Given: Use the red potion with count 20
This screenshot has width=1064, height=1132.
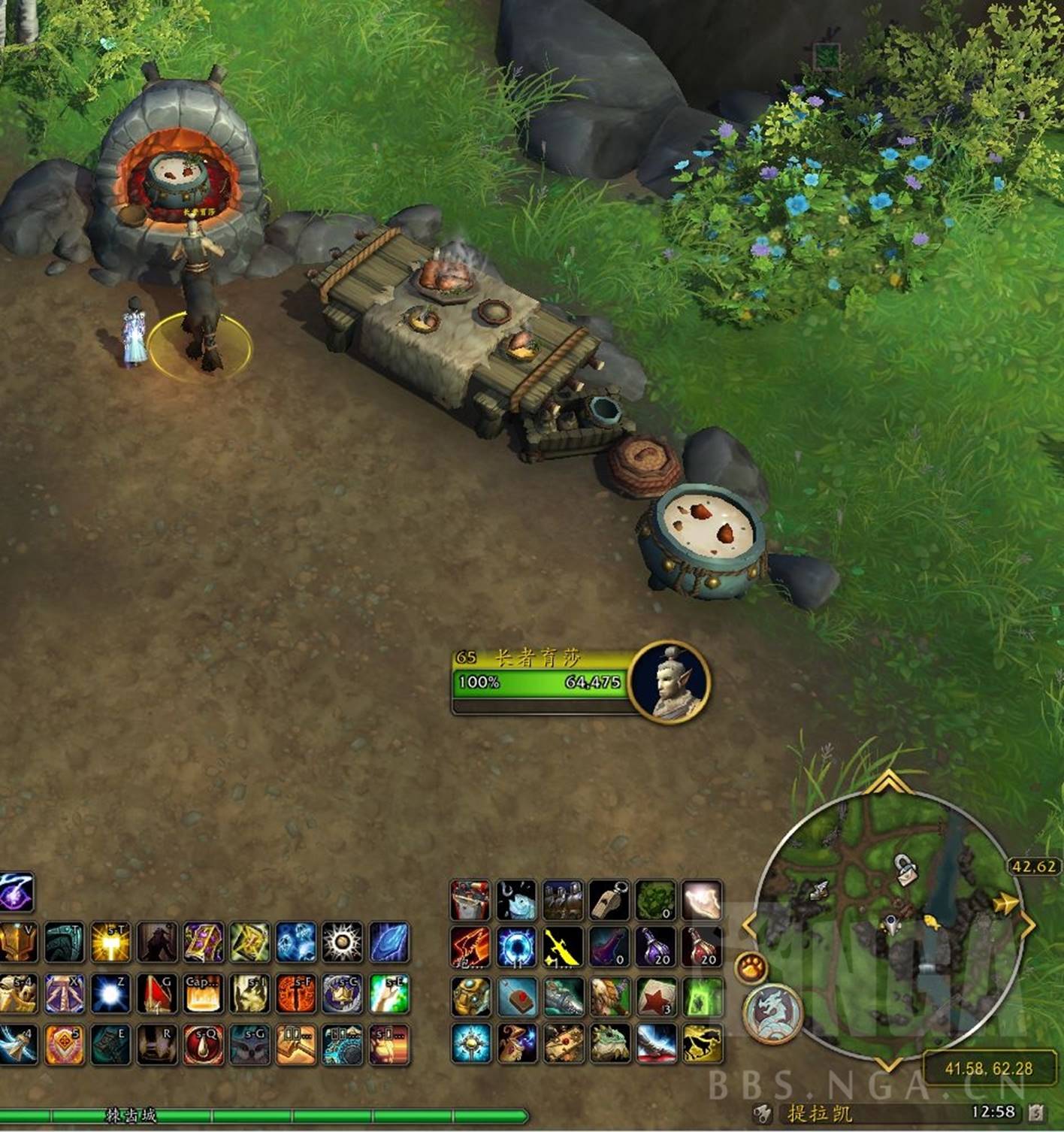Looking at the screenshot, I should click(703, 946).
